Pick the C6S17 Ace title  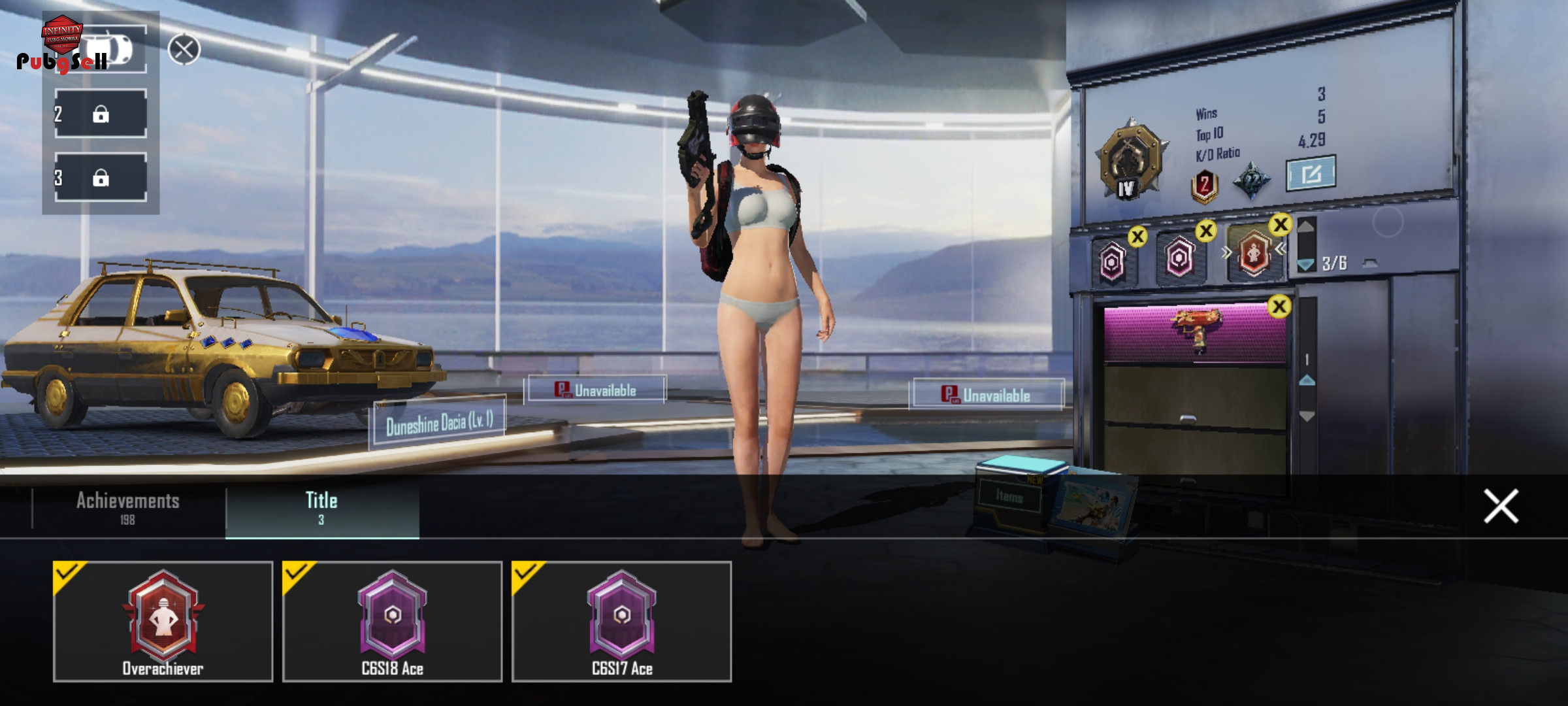coord(621,621)
